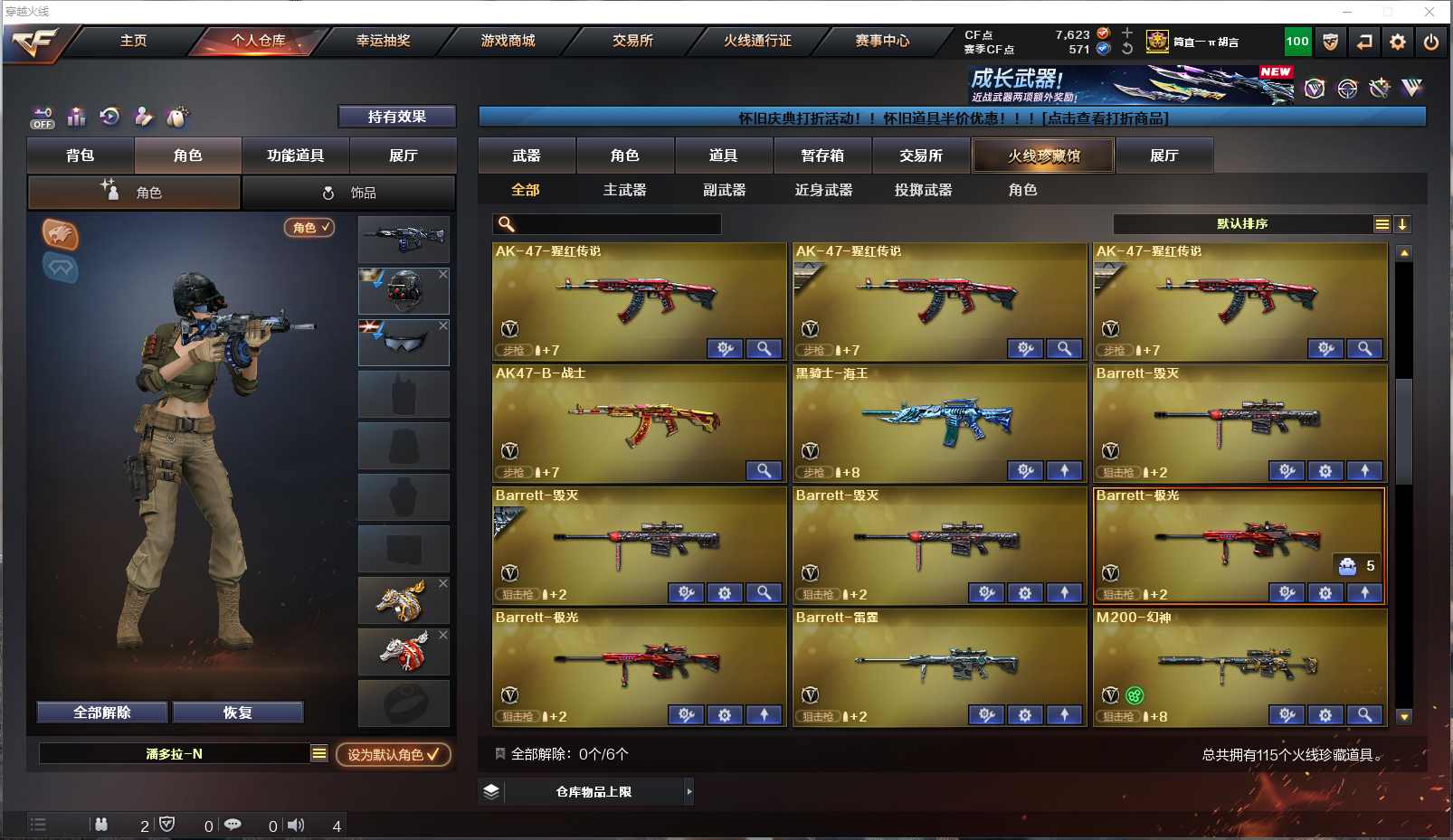The width and height of the screenshot is (1453, 840).
Task: Switch to the 暂存箱 storage tab
Action: (822, 156)
